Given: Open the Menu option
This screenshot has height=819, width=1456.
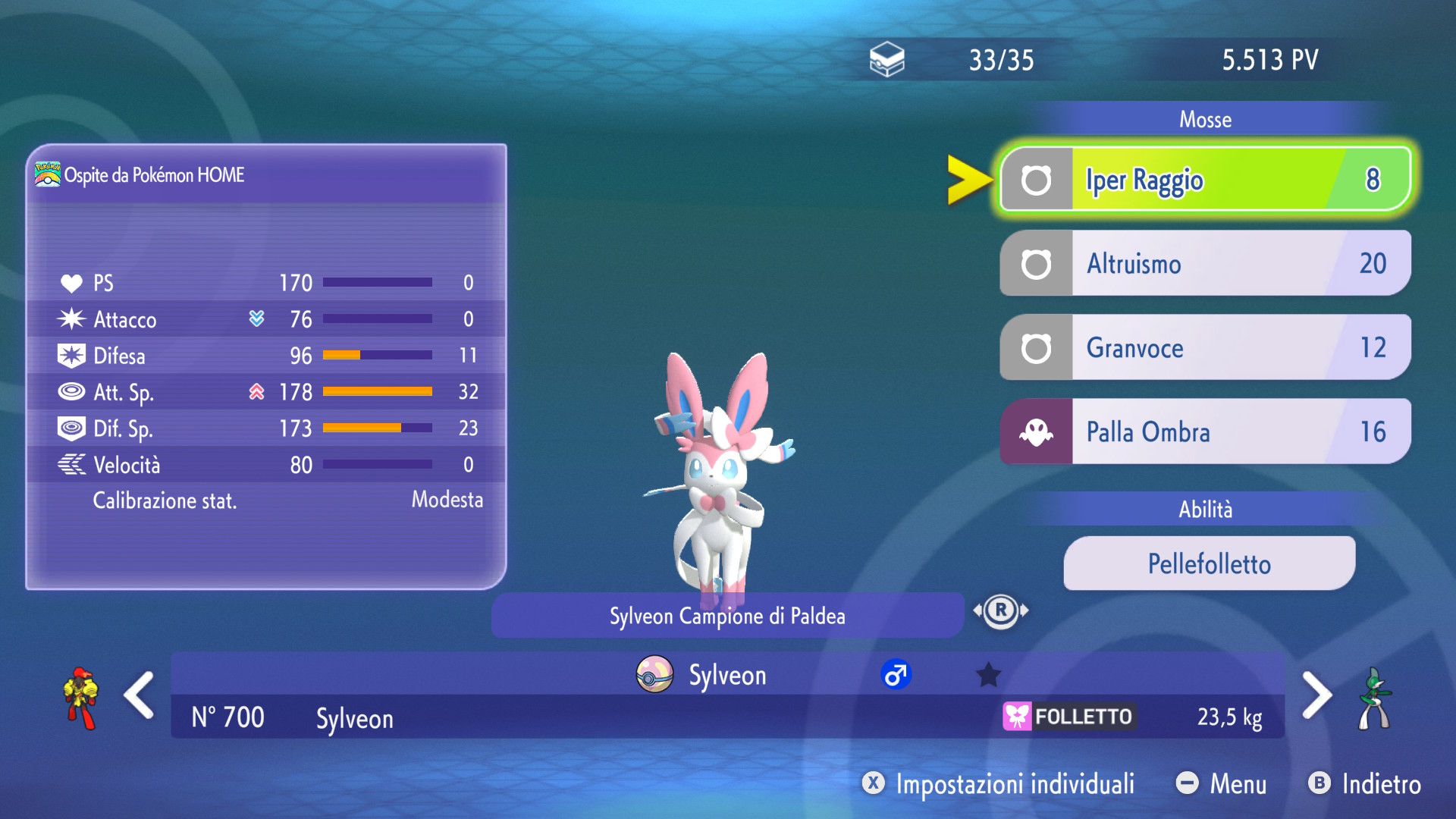Looking at the screenshot, I should click(x=1222, y=784).
